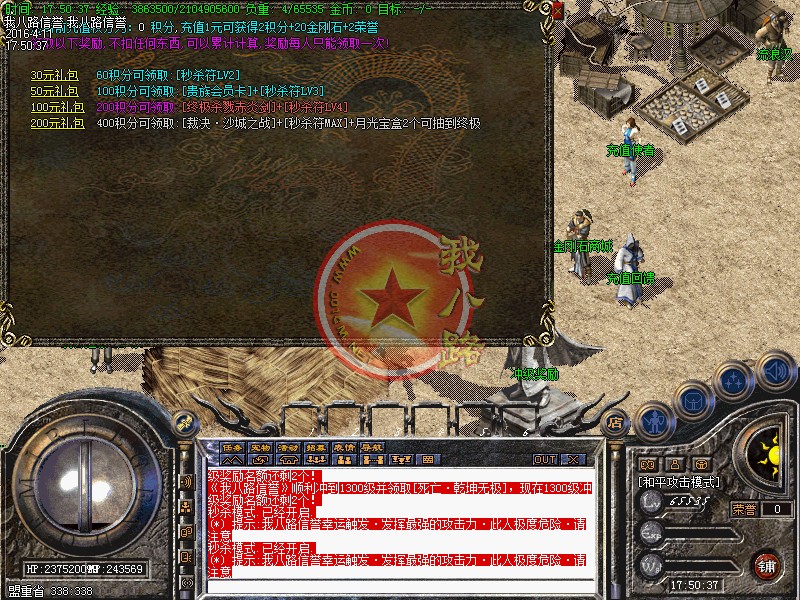Open the 店 shop button
This screenshot has height=600, width=800.
[x=616, y=423]
